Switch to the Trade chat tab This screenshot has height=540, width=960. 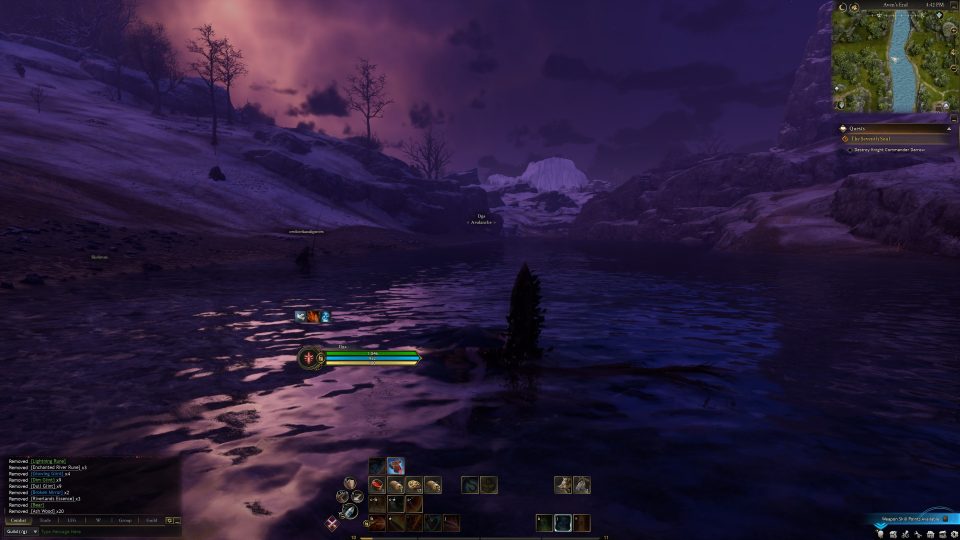pyautogui.click(x=45, y=520)
